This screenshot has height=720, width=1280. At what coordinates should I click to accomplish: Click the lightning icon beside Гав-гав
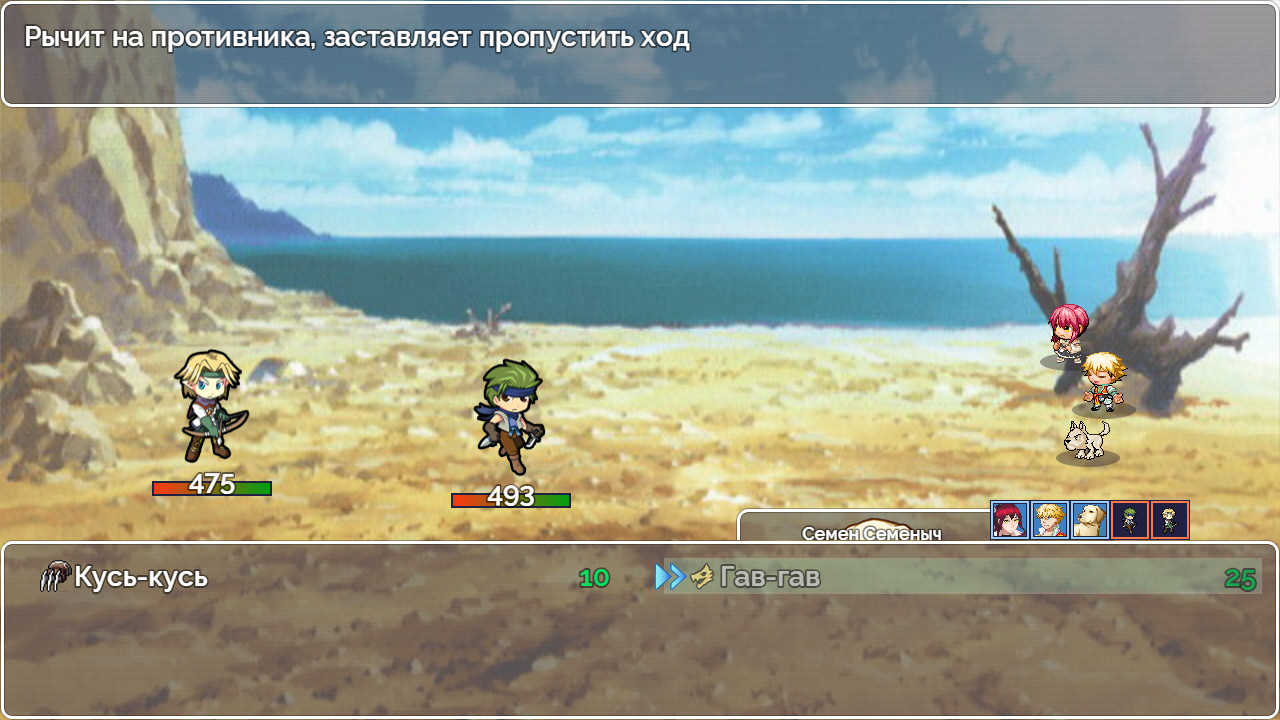coord(700,575)
